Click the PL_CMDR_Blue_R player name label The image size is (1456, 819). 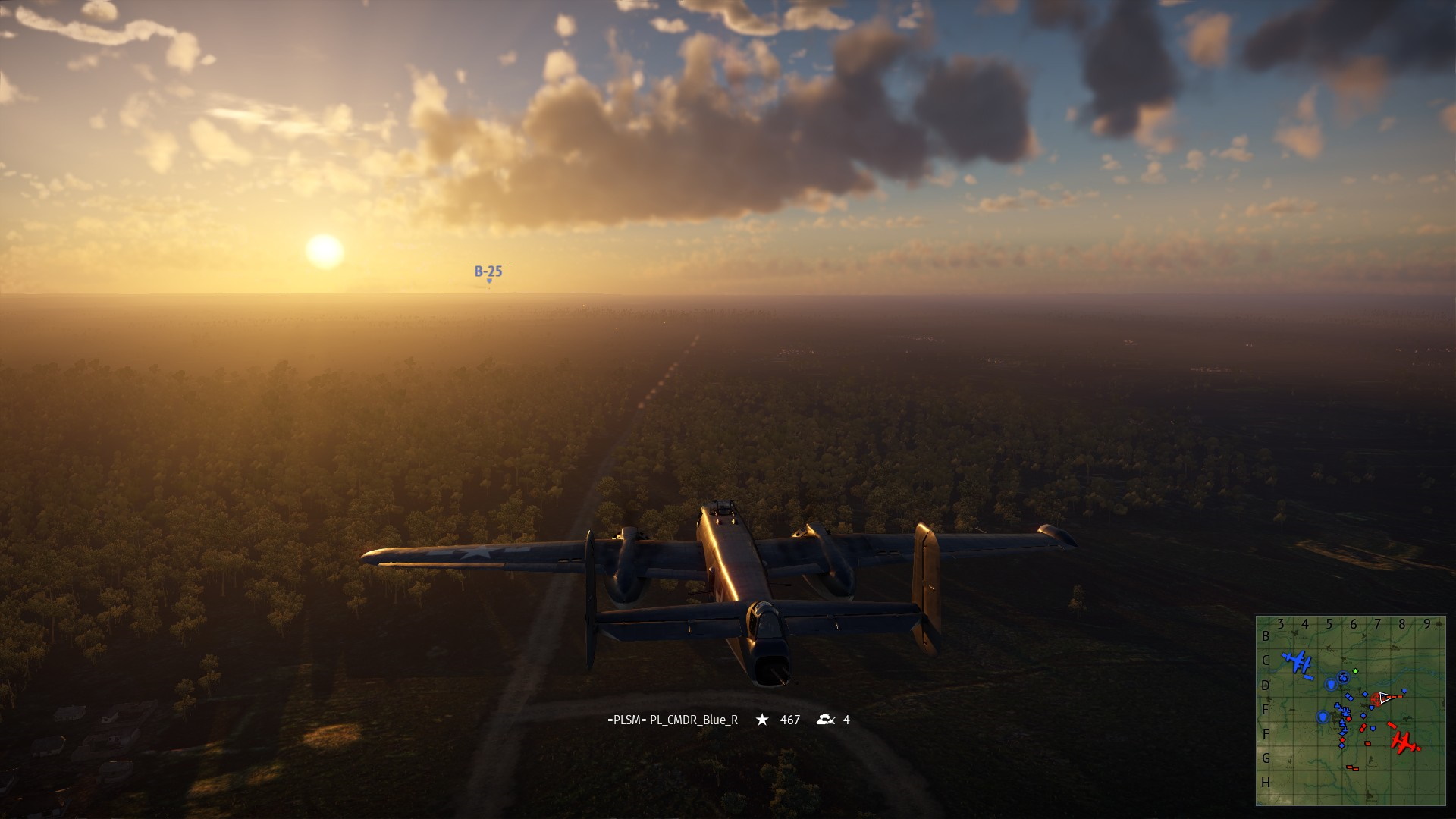point(673,720)
